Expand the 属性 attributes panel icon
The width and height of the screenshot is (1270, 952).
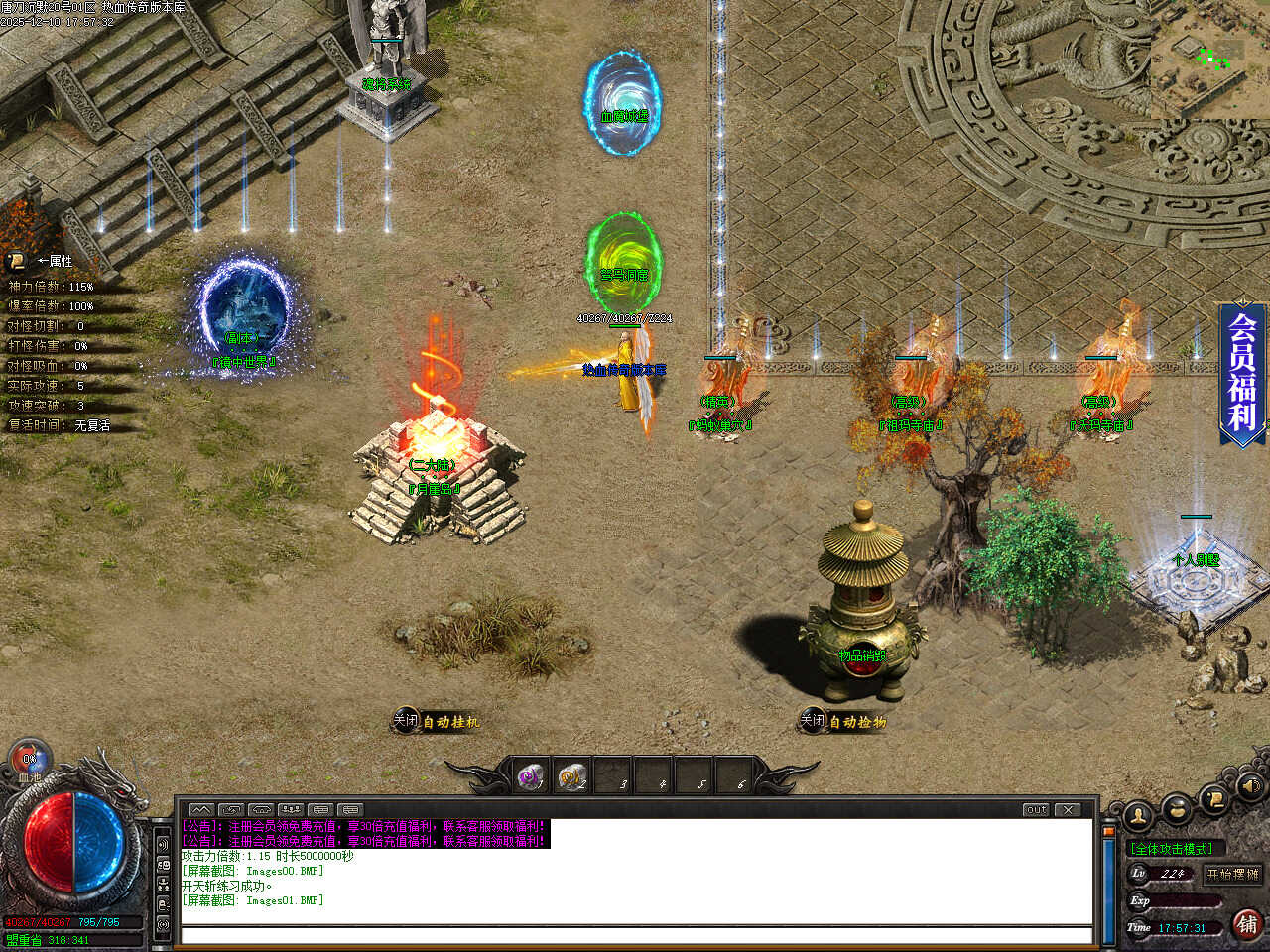click(17, 261)
